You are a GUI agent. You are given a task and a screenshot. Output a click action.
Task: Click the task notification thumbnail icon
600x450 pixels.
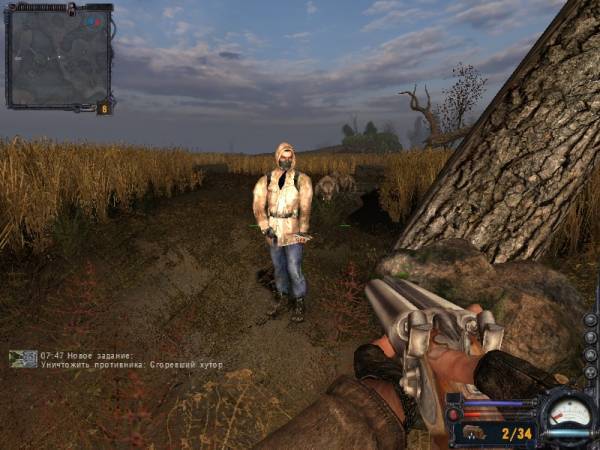click(23, 358)
